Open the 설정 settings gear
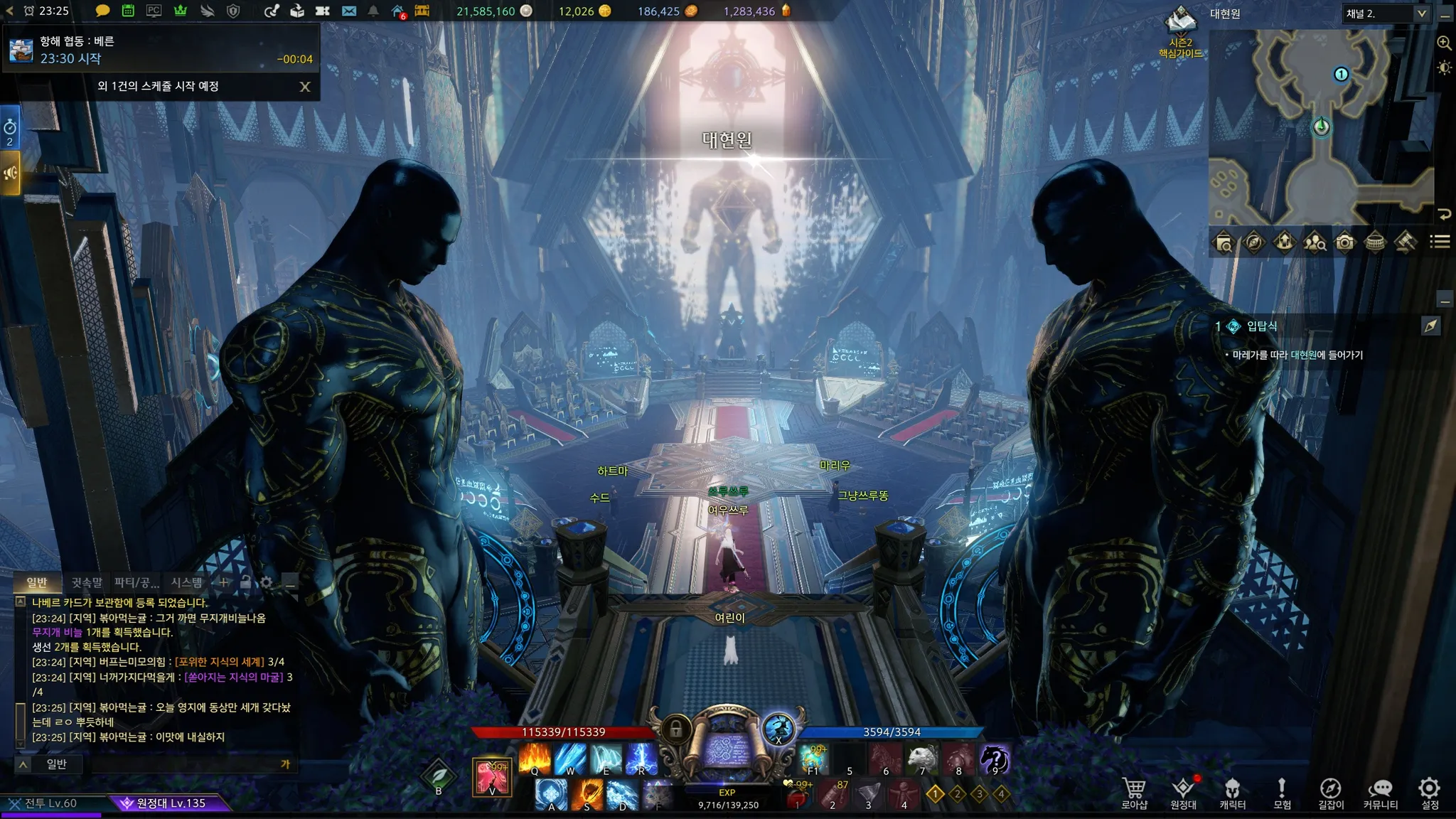Image resolution: width=1456 pixels, height=819 pixels. [1430, 792]
